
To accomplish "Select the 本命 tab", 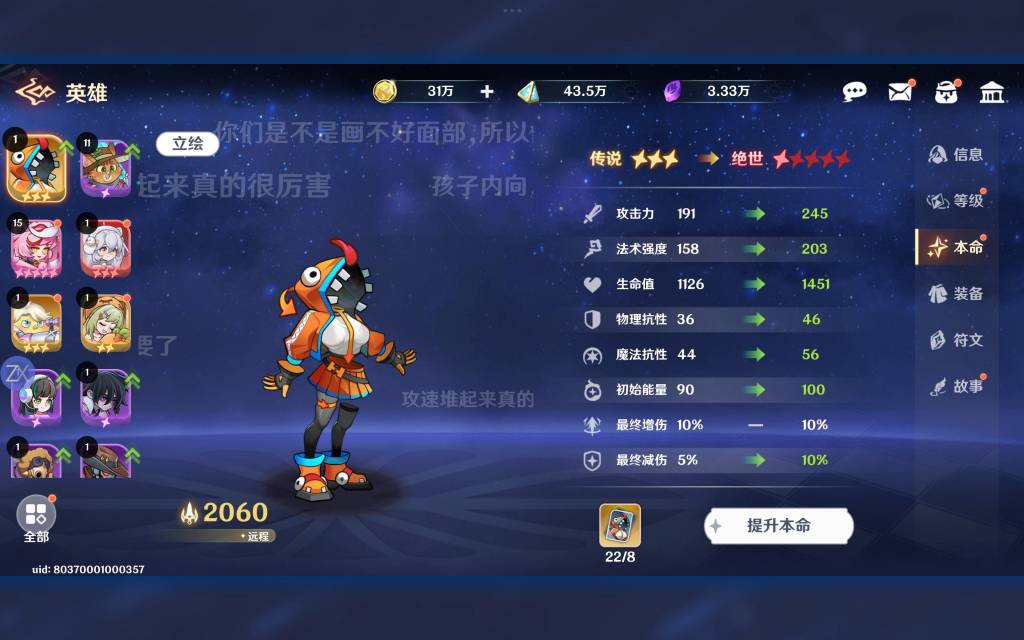I will pyautogui.click(x=957, y=247).
